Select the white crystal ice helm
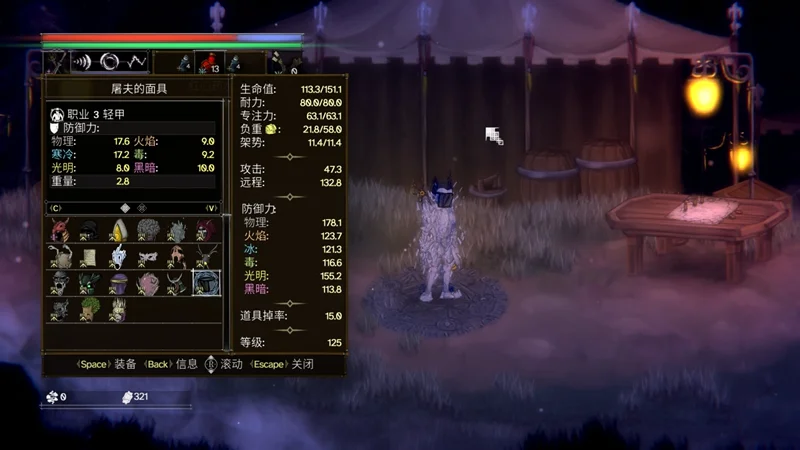 click(x=118, y=257)
